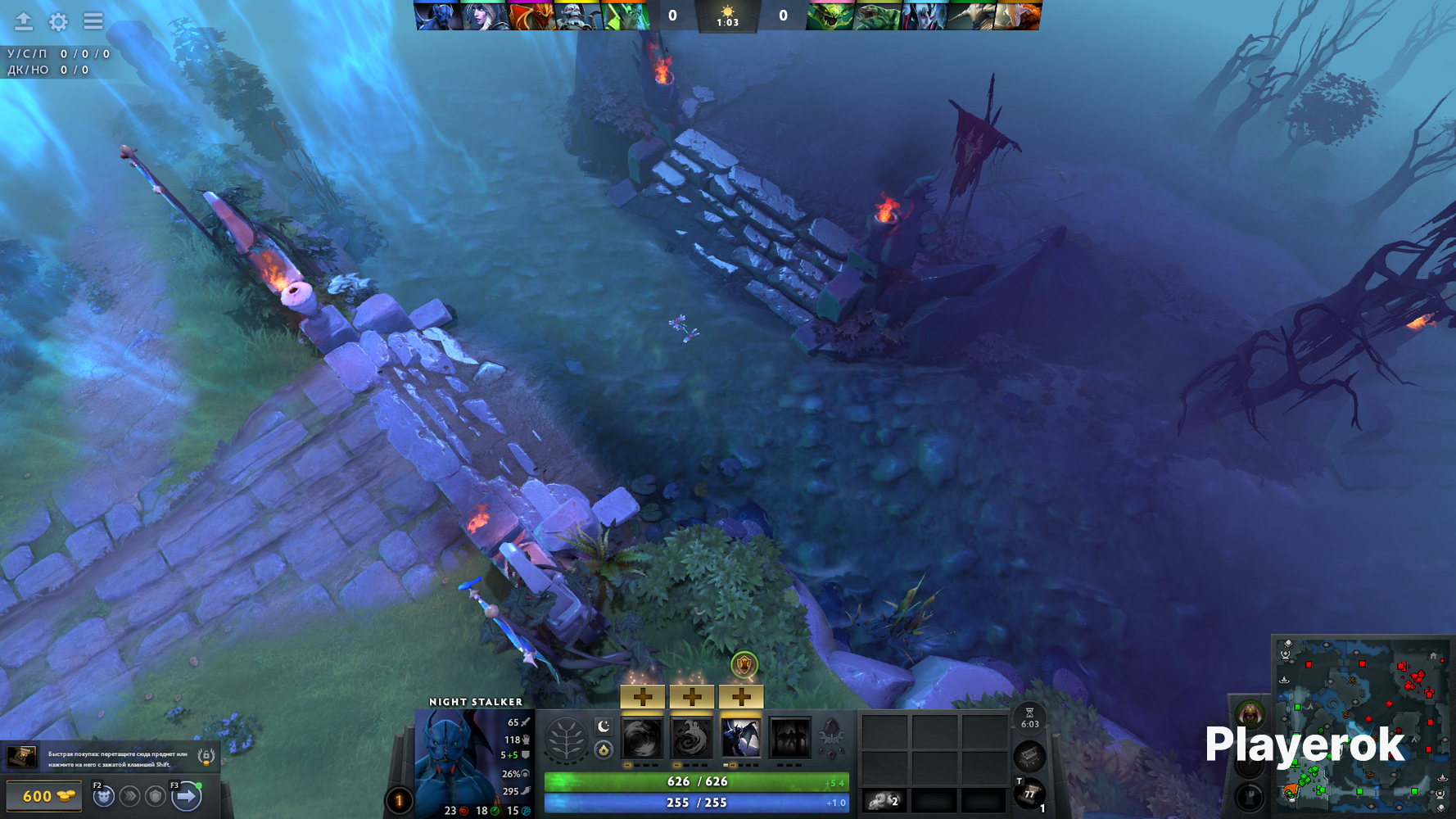
Task: Cast the Crippling Fear ability
Action: (x=691, y=738)
